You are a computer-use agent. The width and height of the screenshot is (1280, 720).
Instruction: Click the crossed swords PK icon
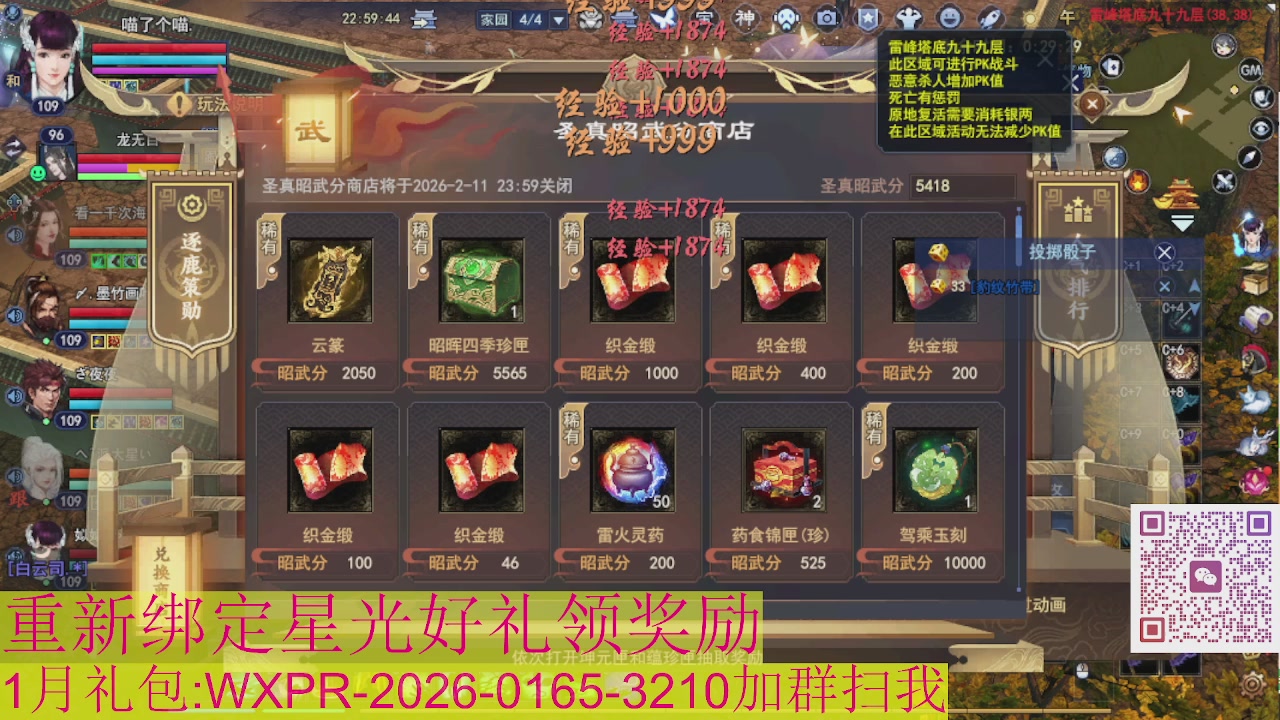1223,183
